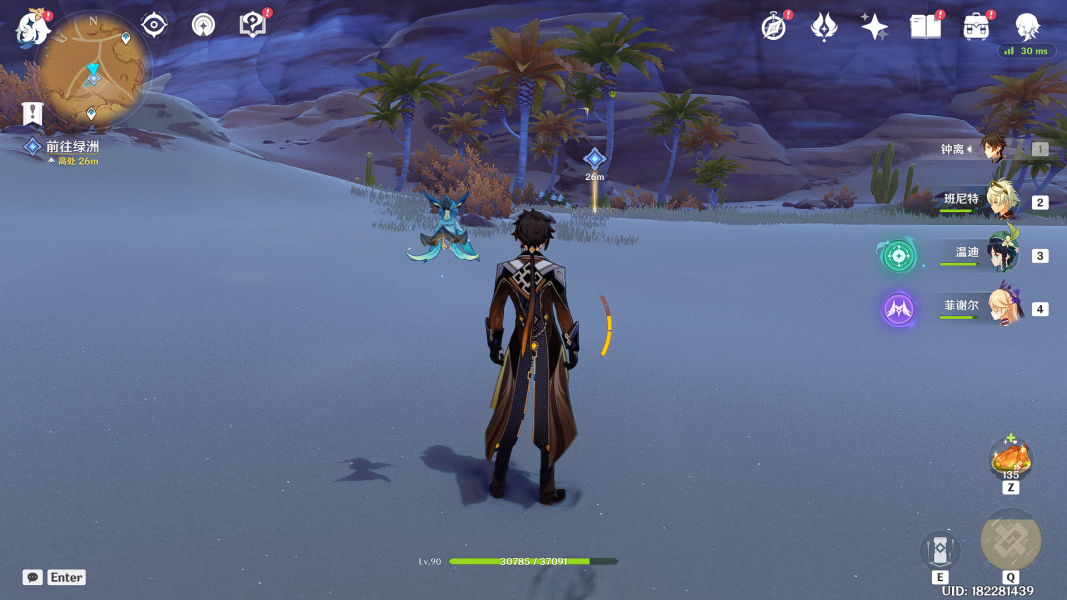Activate Zhongli's elemental skill icon
This screenshot has width=1067, height=600.
point(940,551)
